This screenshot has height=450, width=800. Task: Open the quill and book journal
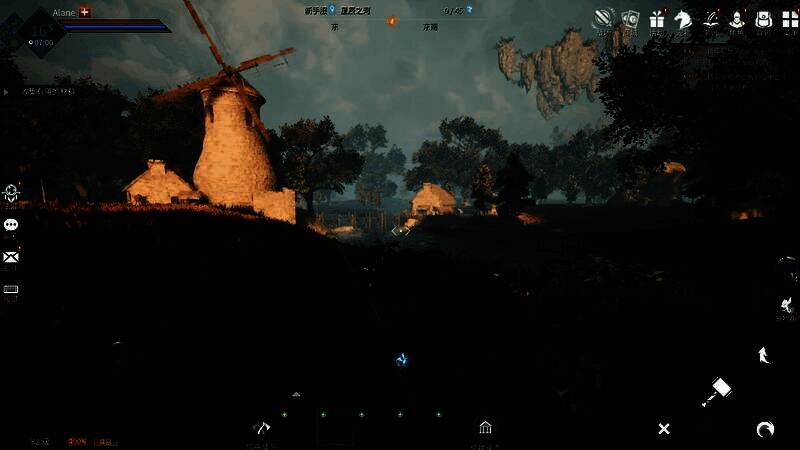tap(711, 19)
